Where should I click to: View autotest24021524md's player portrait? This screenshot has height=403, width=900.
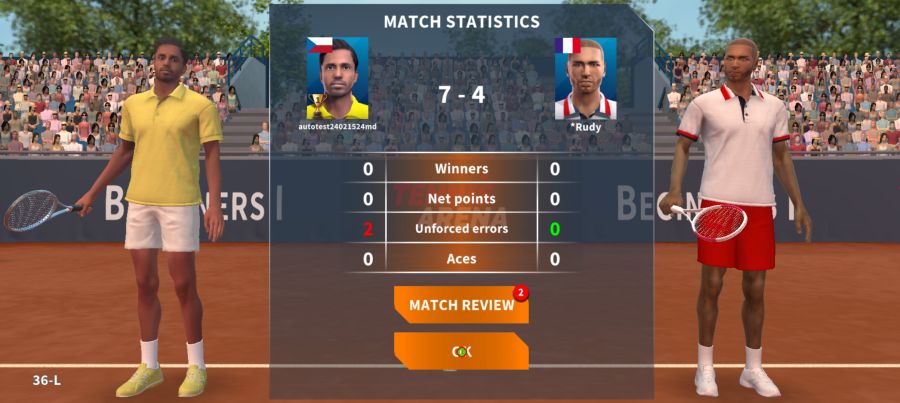(337, 79)
